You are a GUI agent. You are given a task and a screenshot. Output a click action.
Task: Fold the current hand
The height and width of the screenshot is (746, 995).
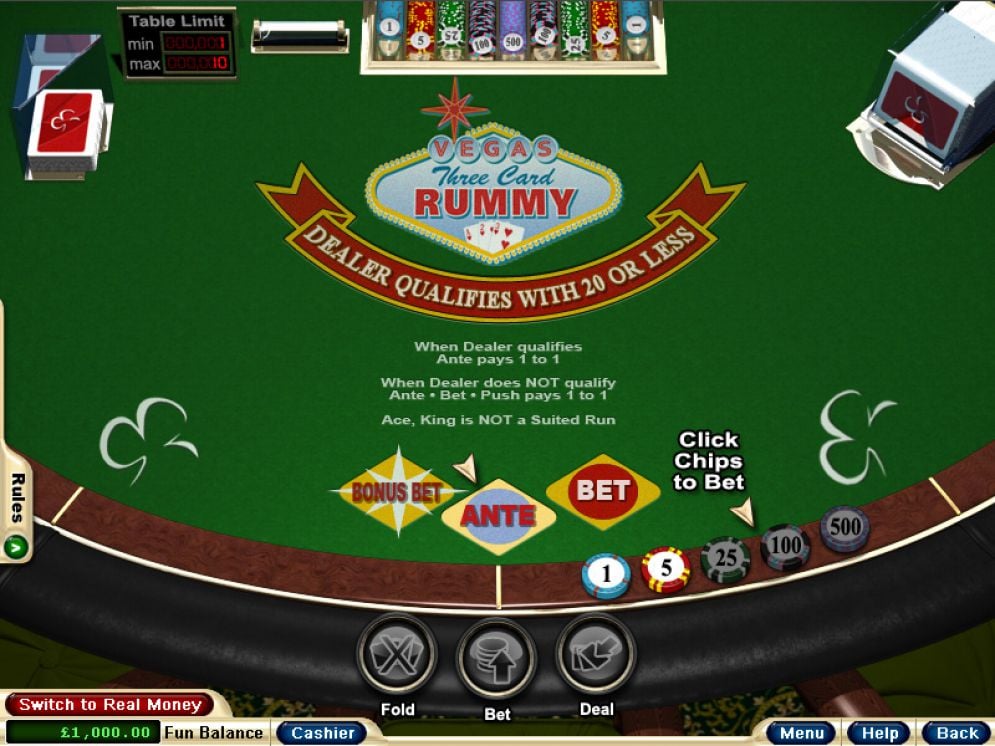click(x=397, y=654)
